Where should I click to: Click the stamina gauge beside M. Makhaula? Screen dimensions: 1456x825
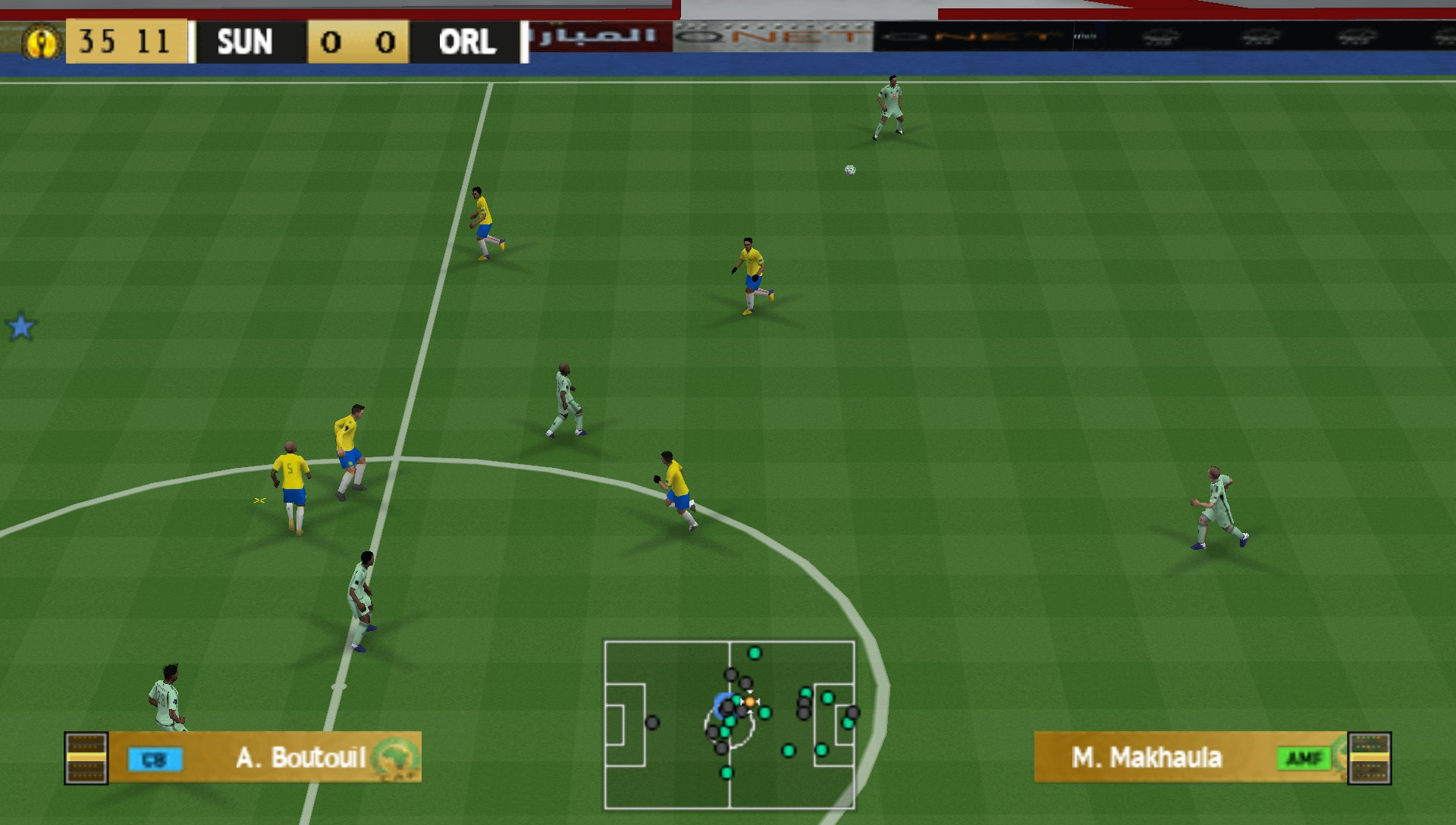pyautogui.click(x=1370, y=758)
